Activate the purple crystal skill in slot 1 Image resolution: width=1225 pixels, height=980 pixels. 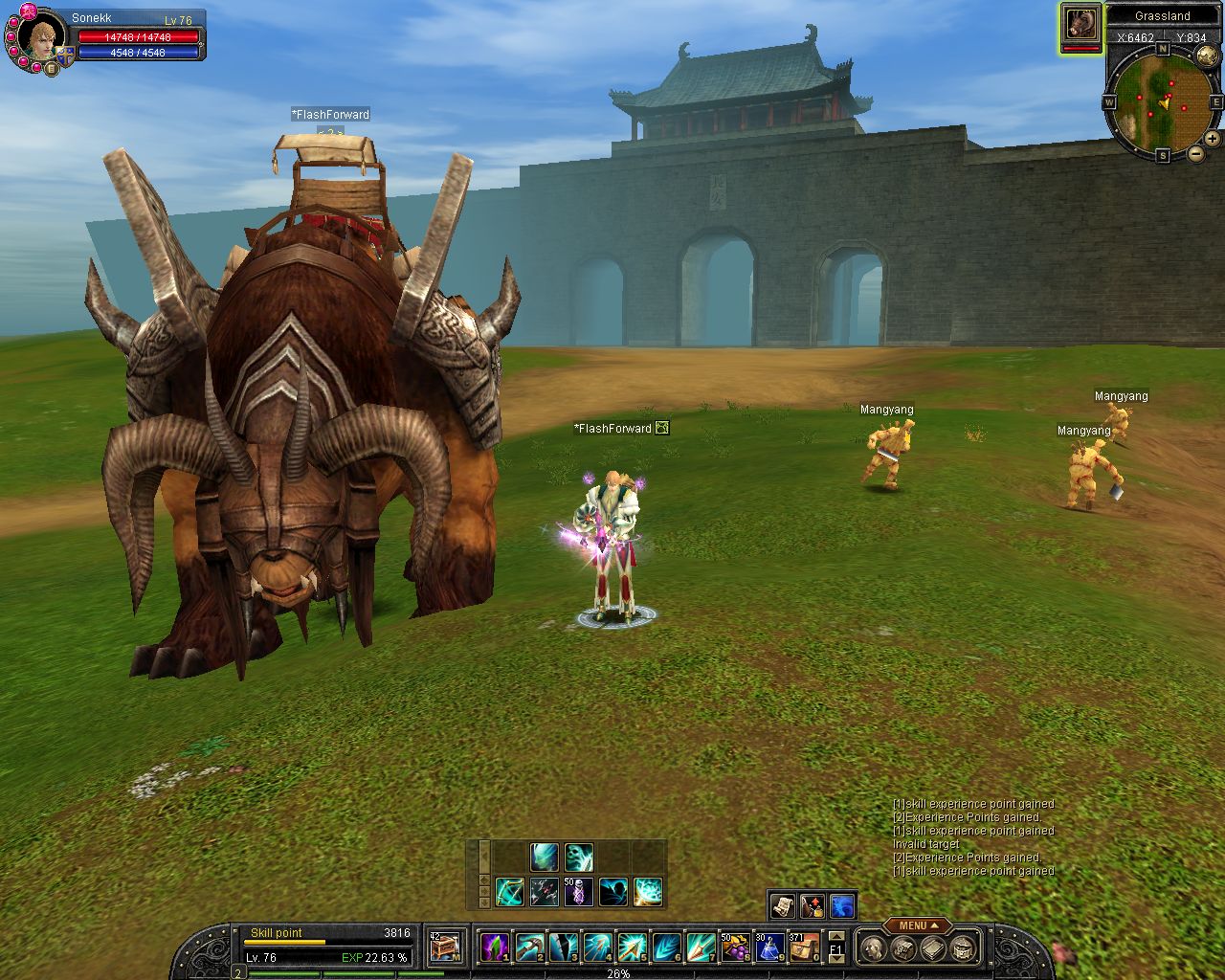click(x=494, y=947)
